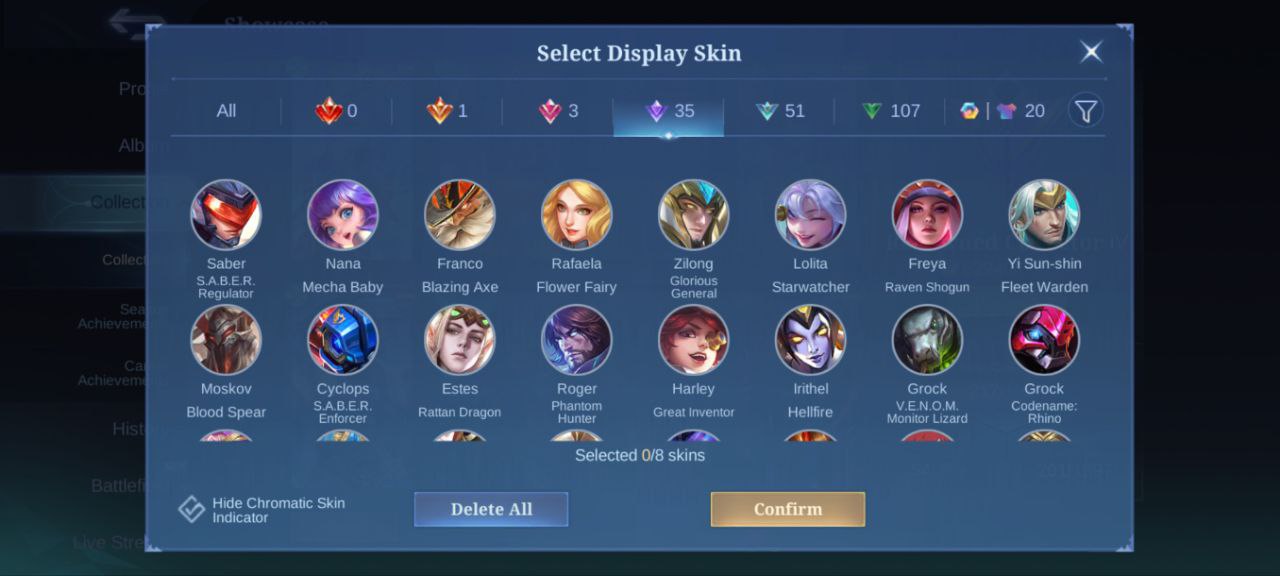Viewport: 1280px width, 576px height.
Task: Choose Rafaela Flower Fairy skin
Action: click(x=577, y=215)
